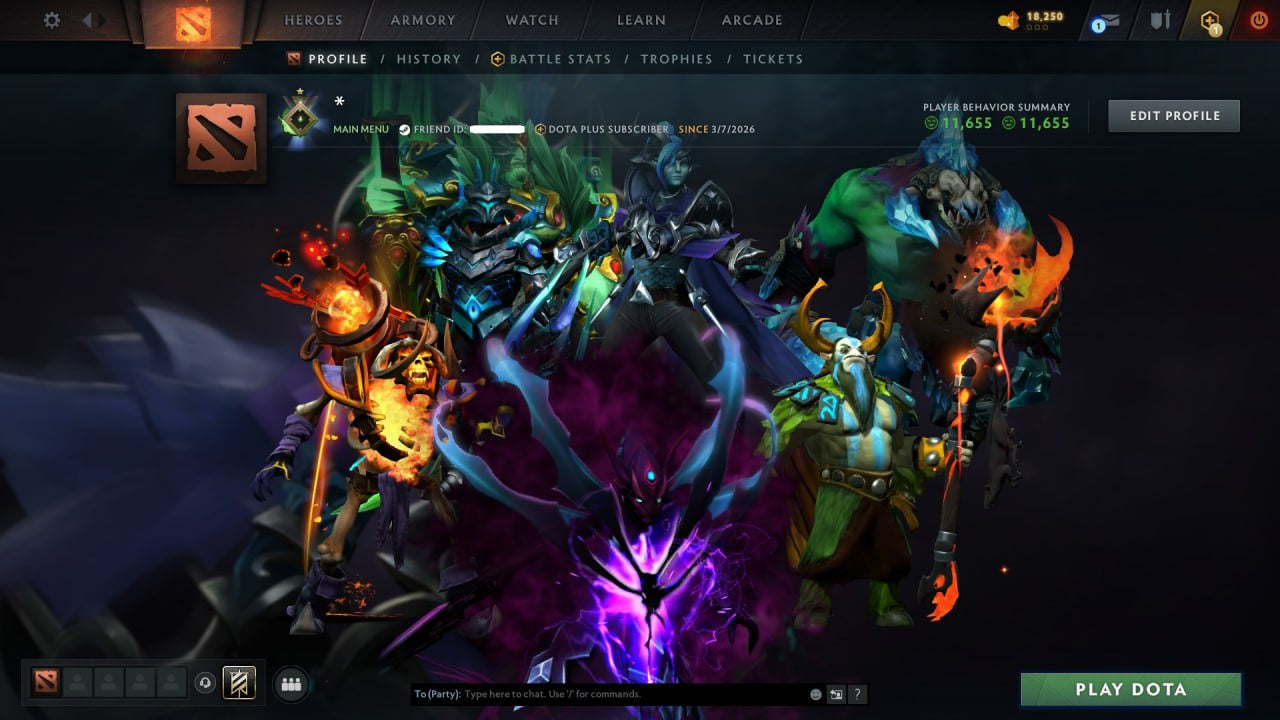Image resolution: width=1280 pixels, height=720 pixels.
Task: Toggle party voice chat next to party slots
Action: (207, 682)
